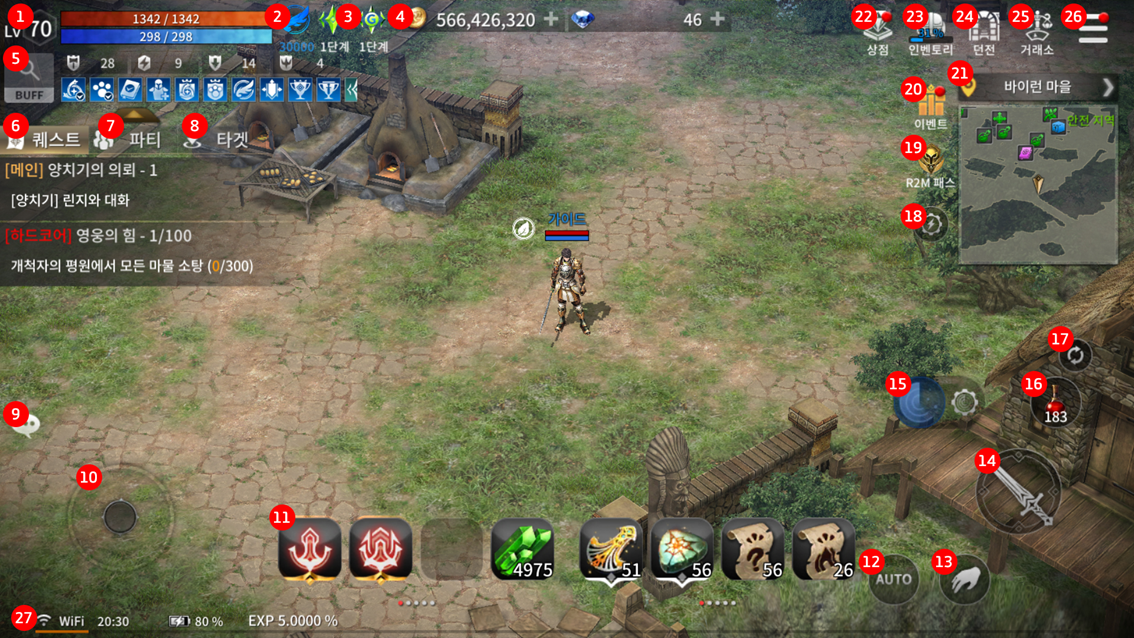This screenshot has width=1134, height=638.
Task: Click the pickup hand button
Action: pos(964,580)
